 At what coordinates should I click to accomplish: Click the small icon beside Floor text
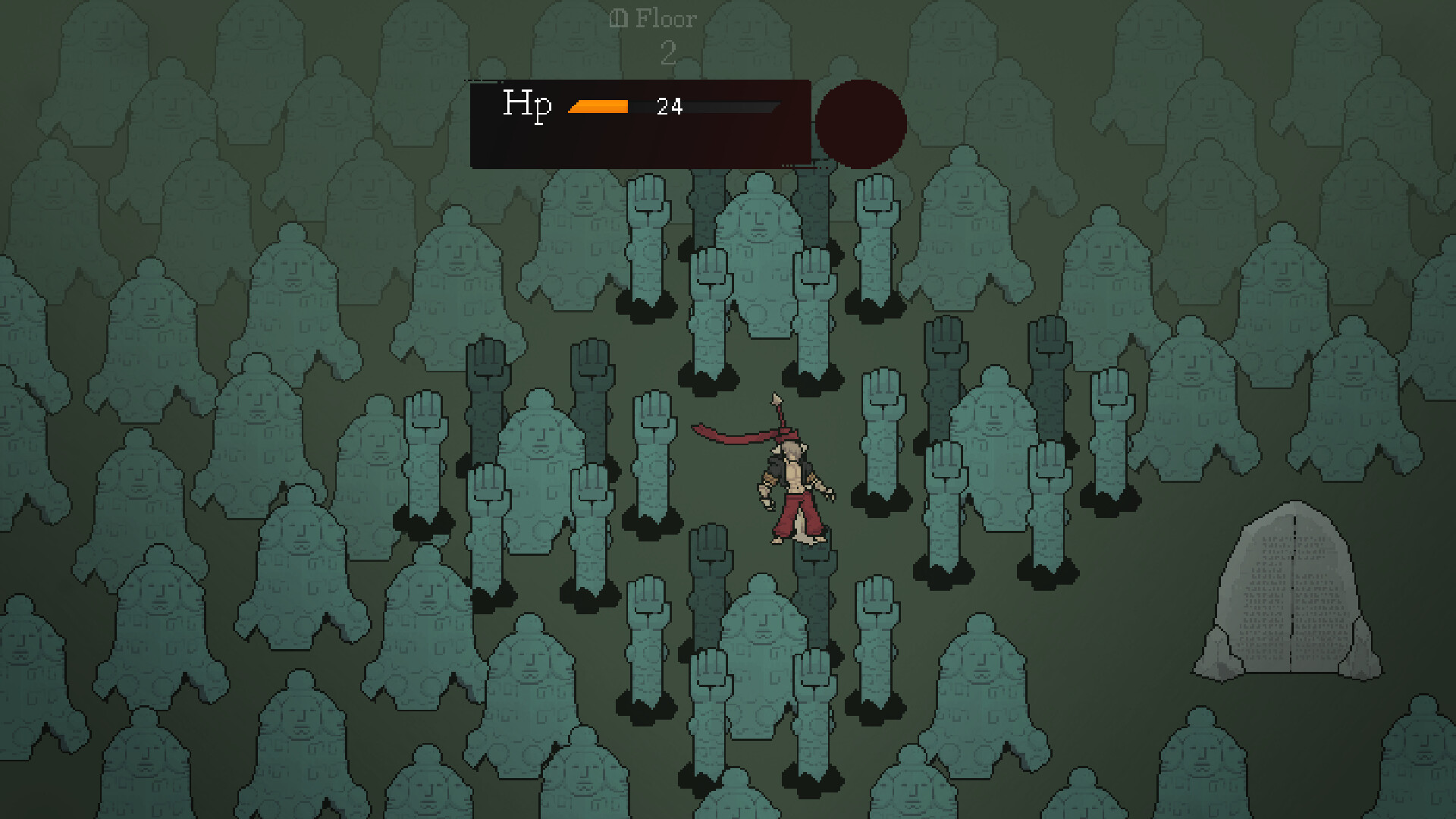(618, 17)
